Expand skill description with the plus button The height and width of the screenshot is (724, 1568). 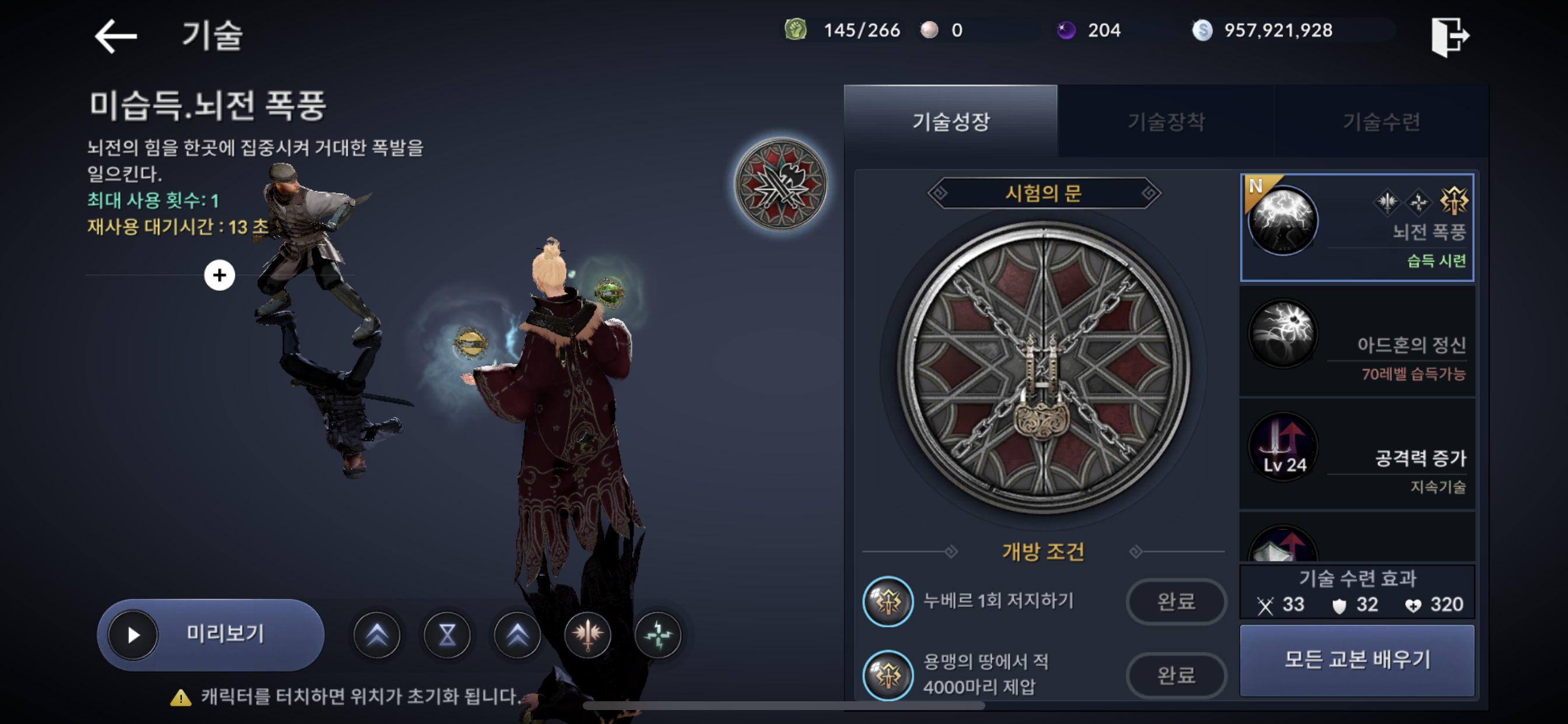point(219,275)
